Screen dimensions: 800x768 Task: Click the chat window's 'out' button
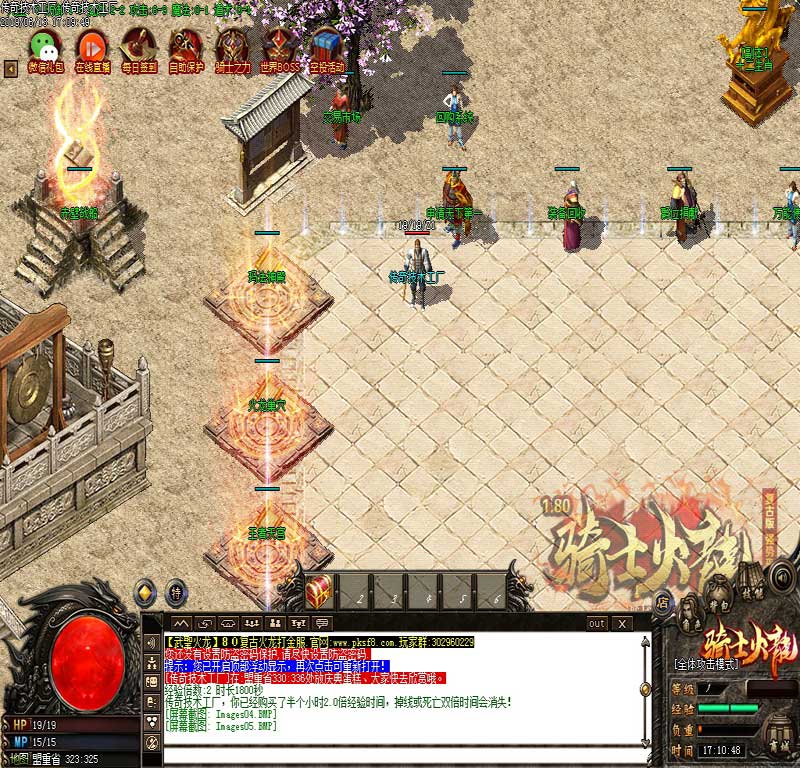(x=596, y=623)
